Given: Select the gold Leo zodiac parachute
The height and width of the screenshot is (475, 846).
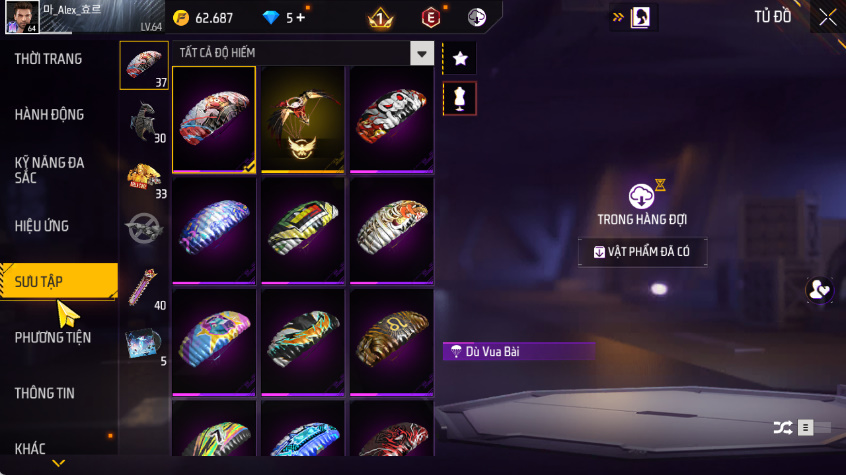Looking at the screenshot, I should pos(391,341).
